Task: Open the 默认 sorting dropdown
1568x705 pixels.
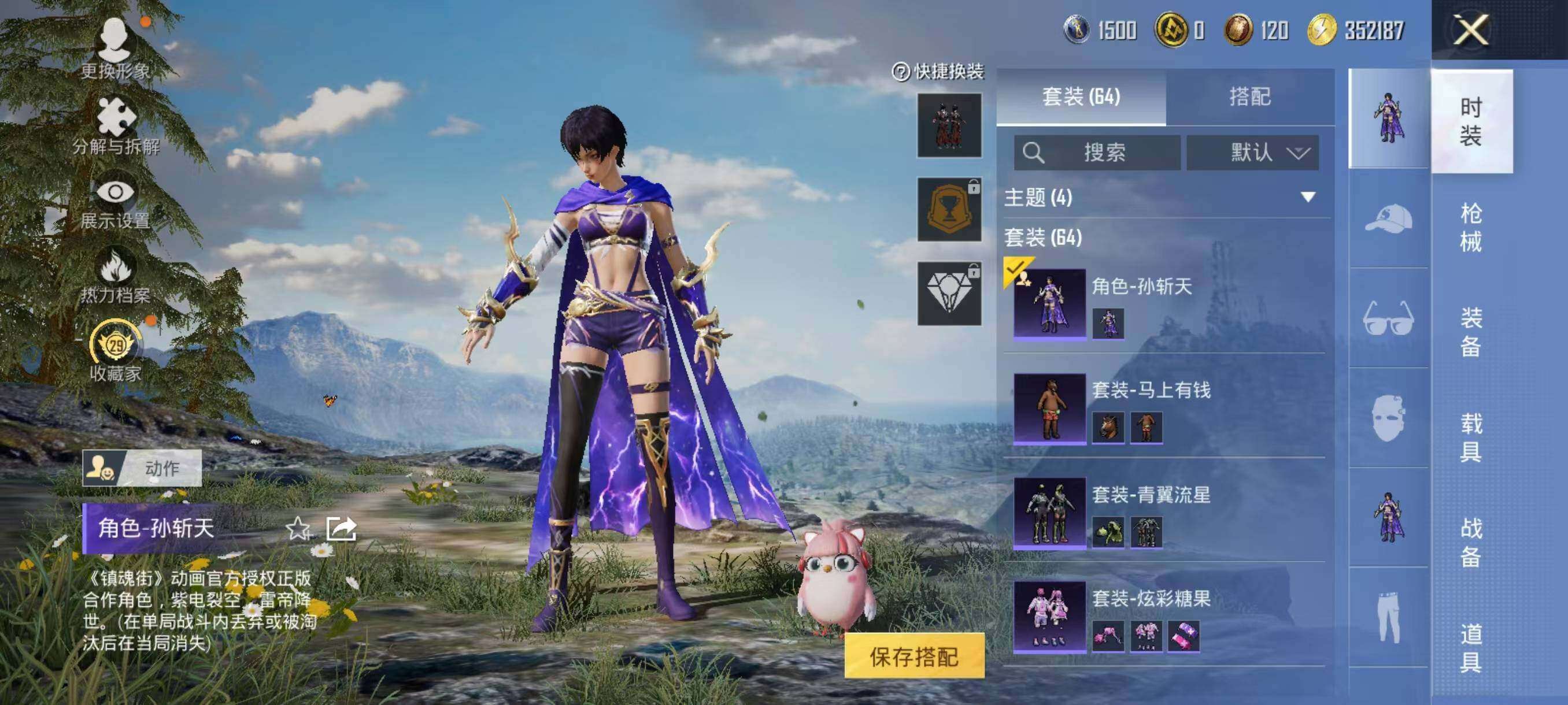Action: point(1254,154)
